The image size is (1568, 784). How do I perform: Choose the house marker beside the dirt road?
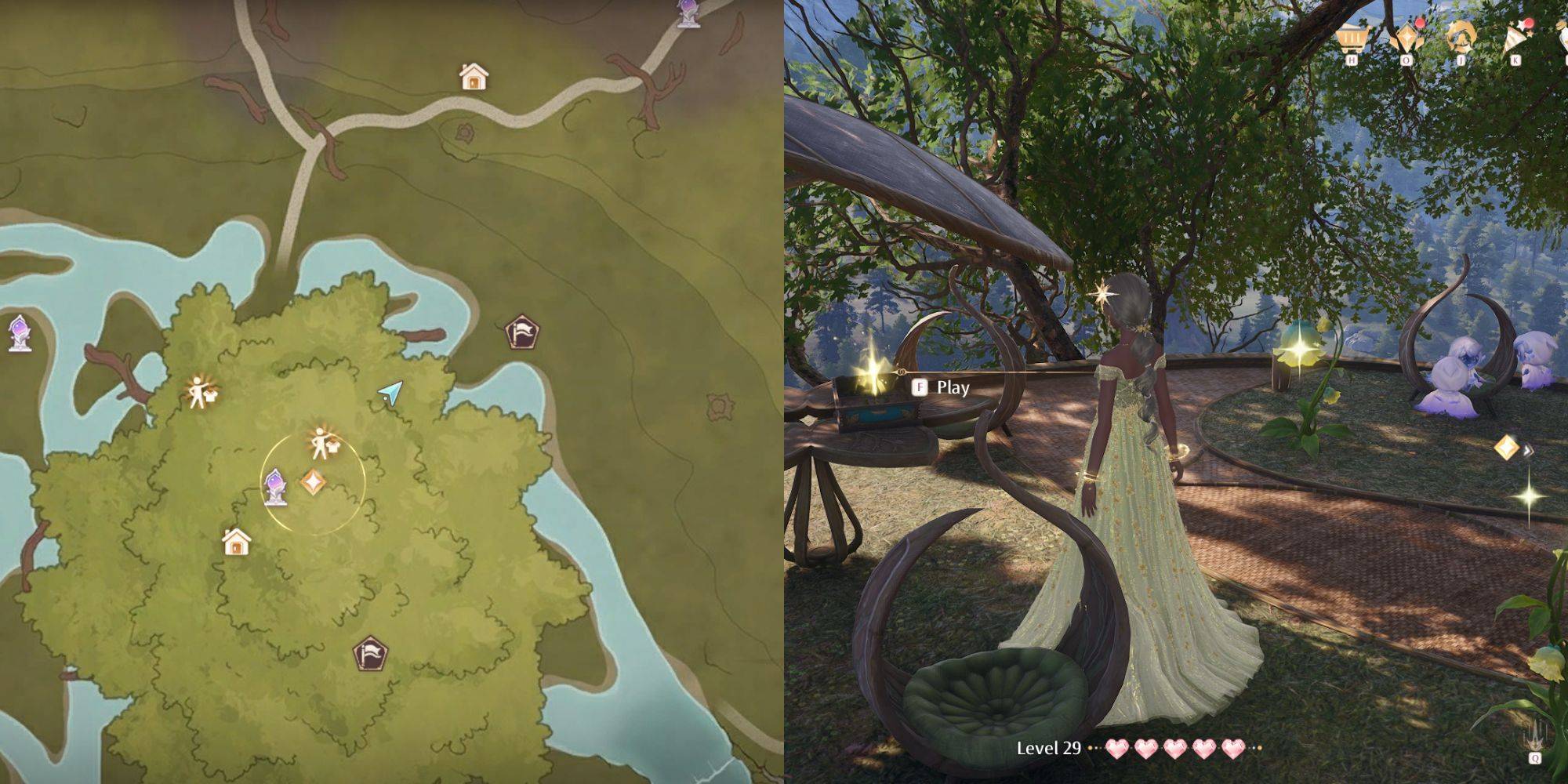coord(474,77)
